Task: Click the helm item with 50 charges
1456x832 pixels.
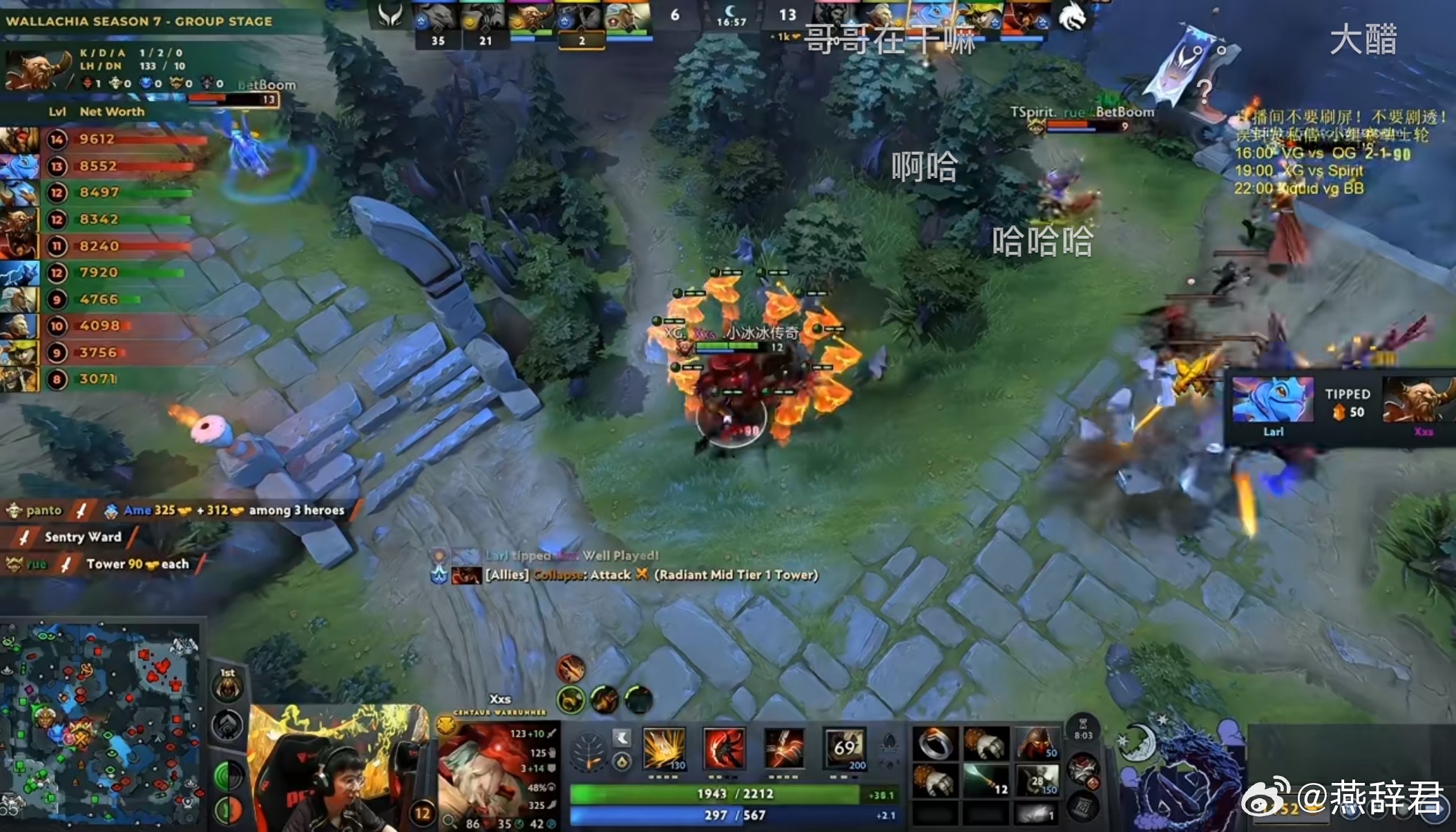Action: tap(1036, 744)
